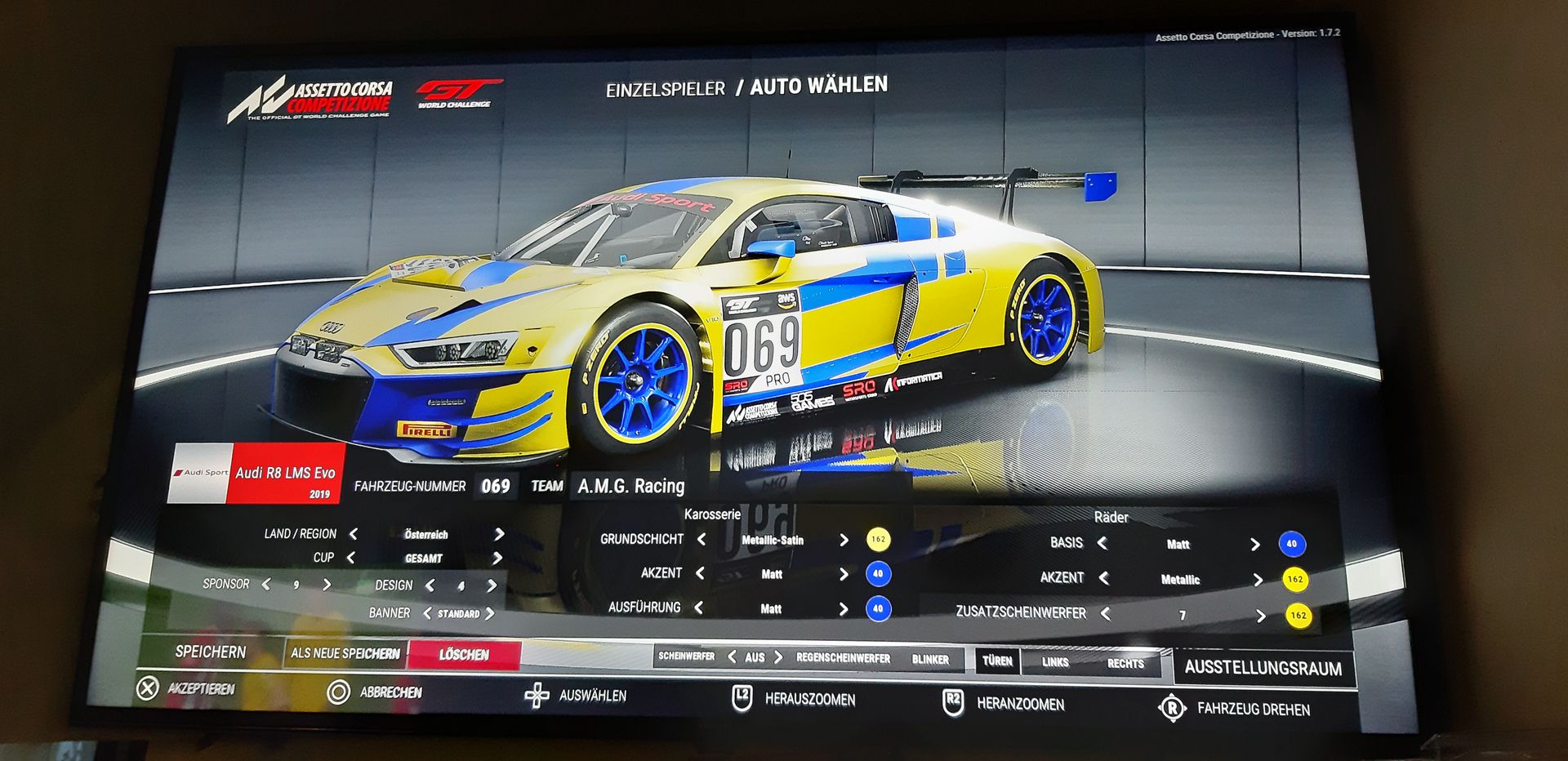Switch to the next Design
This screenshot has width=1568, height=761.
click(492, 585)
